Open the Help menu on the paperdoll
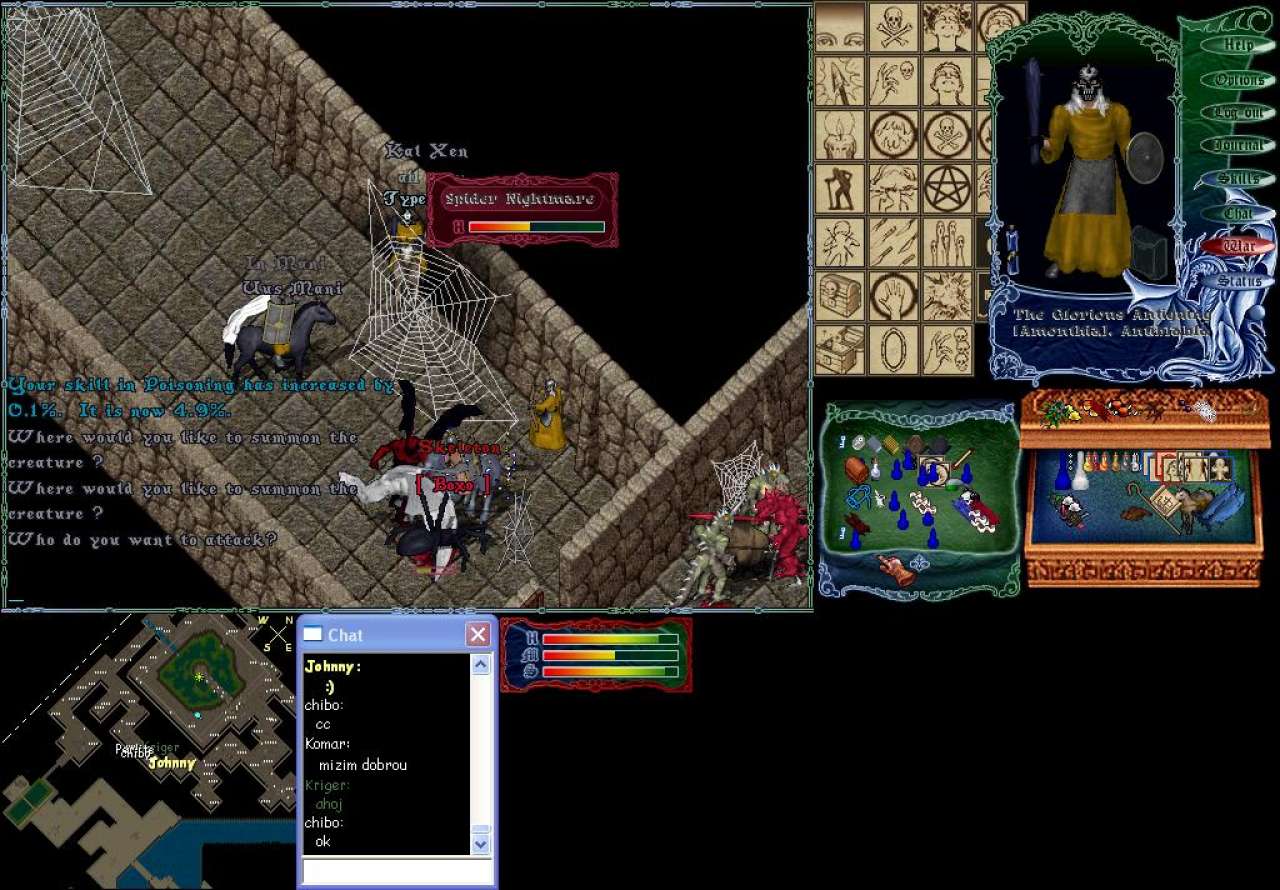The image size is (1280, 890). coord(1238,45)
